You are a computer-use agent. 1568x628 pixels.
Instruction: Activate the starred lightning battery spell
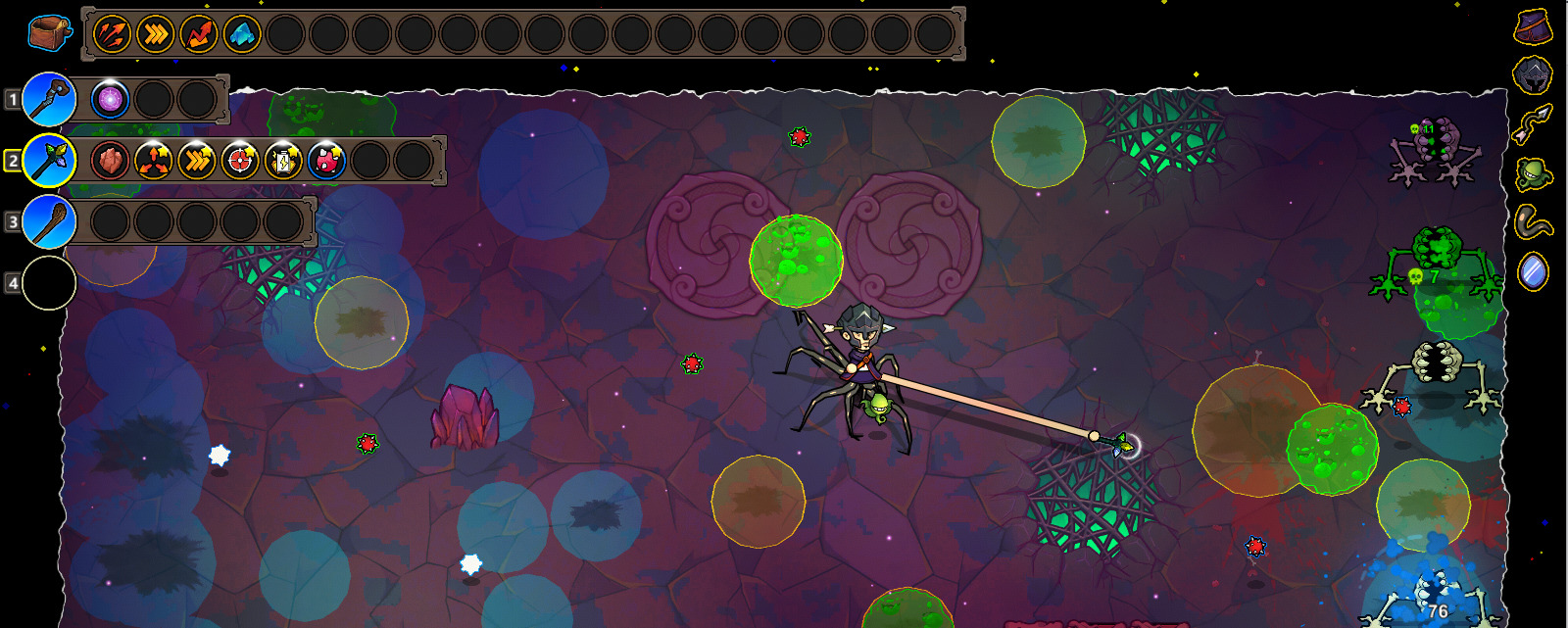(x=283, y=161)
